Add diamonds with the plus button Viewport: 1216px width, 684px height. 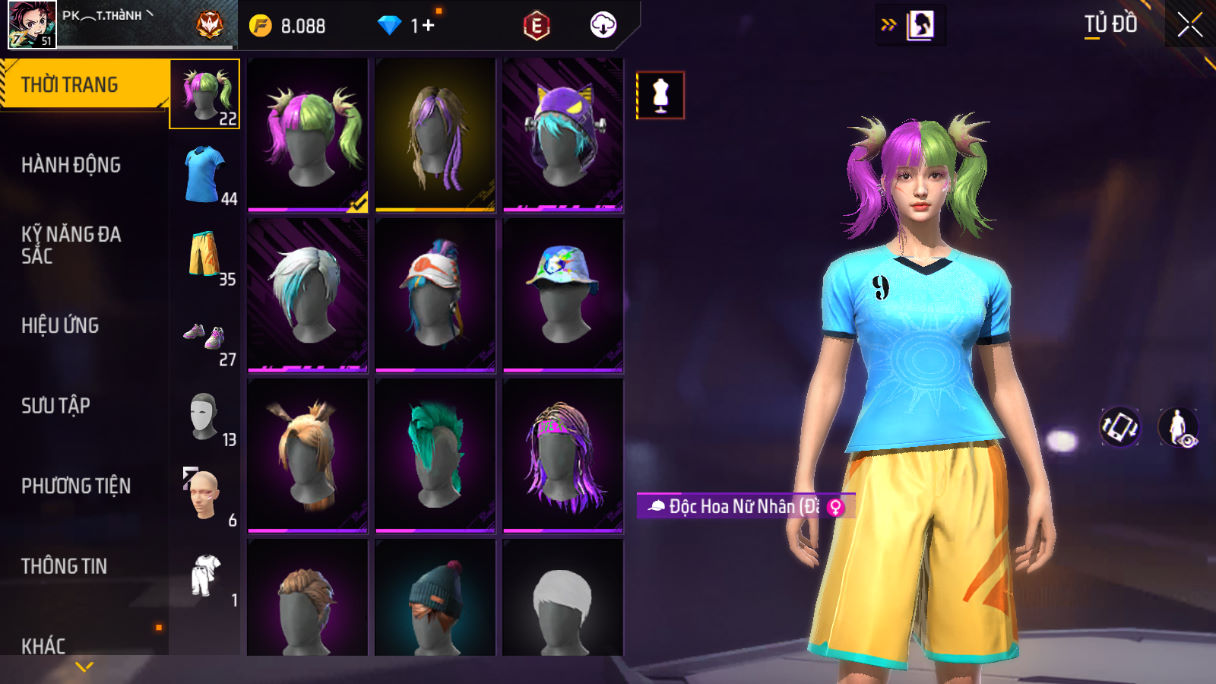point(429,26)
